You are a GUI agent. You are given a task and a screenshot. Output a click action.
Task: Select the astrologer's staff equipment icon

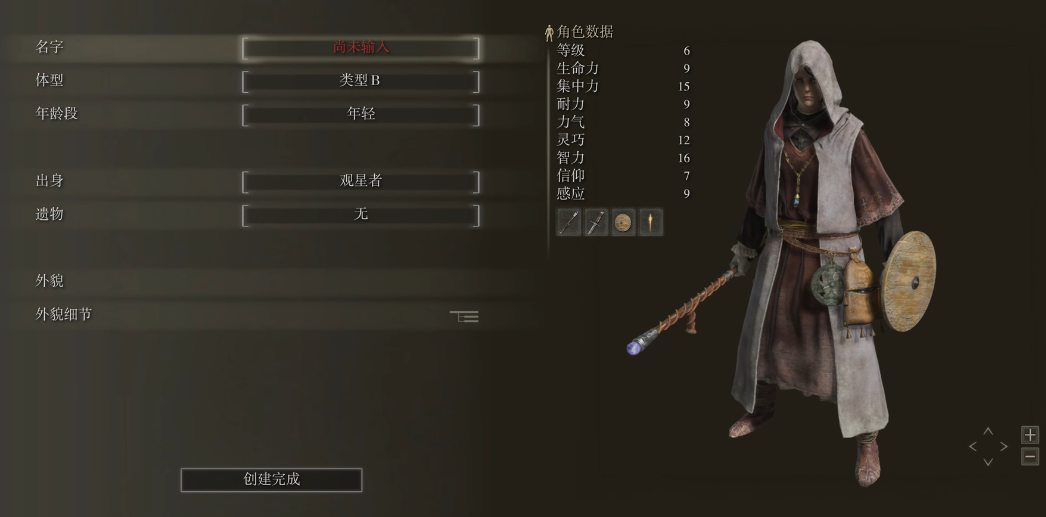tap(569, 222)
